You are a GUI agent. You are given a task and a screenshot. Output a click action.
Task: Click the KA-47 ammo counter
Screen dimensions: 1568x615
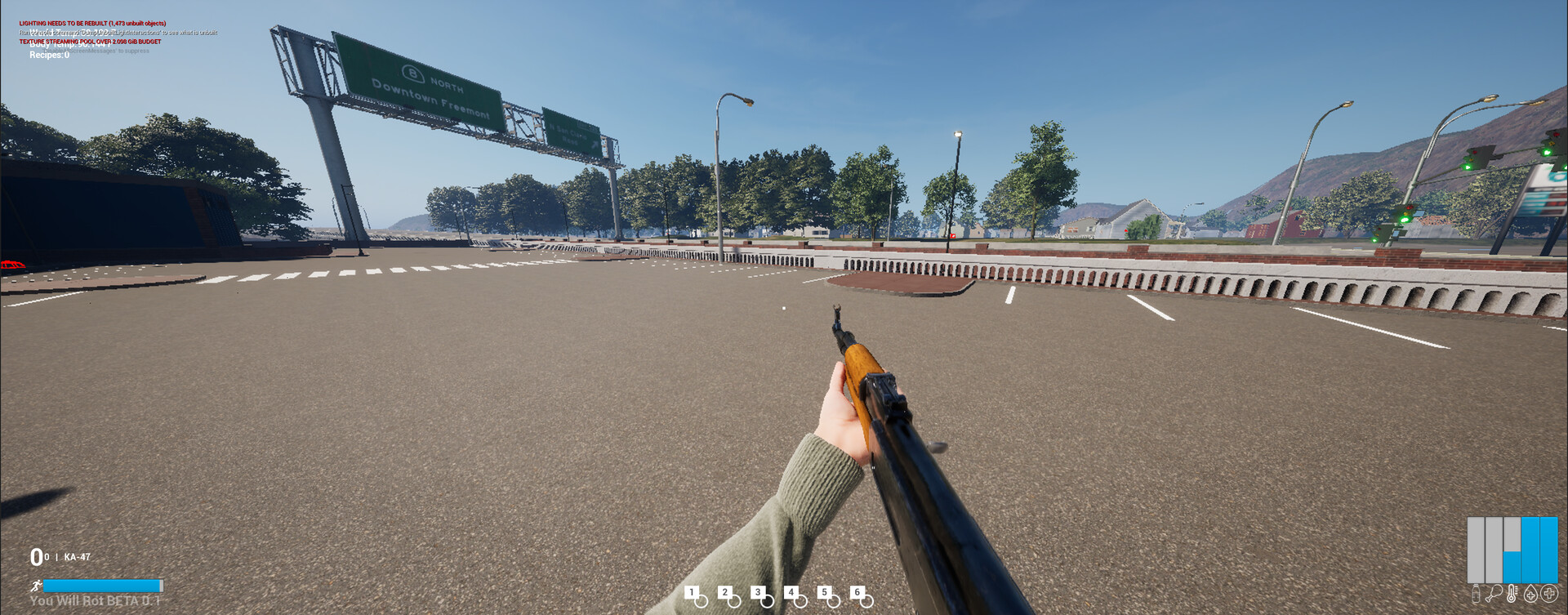pos(60,557)
